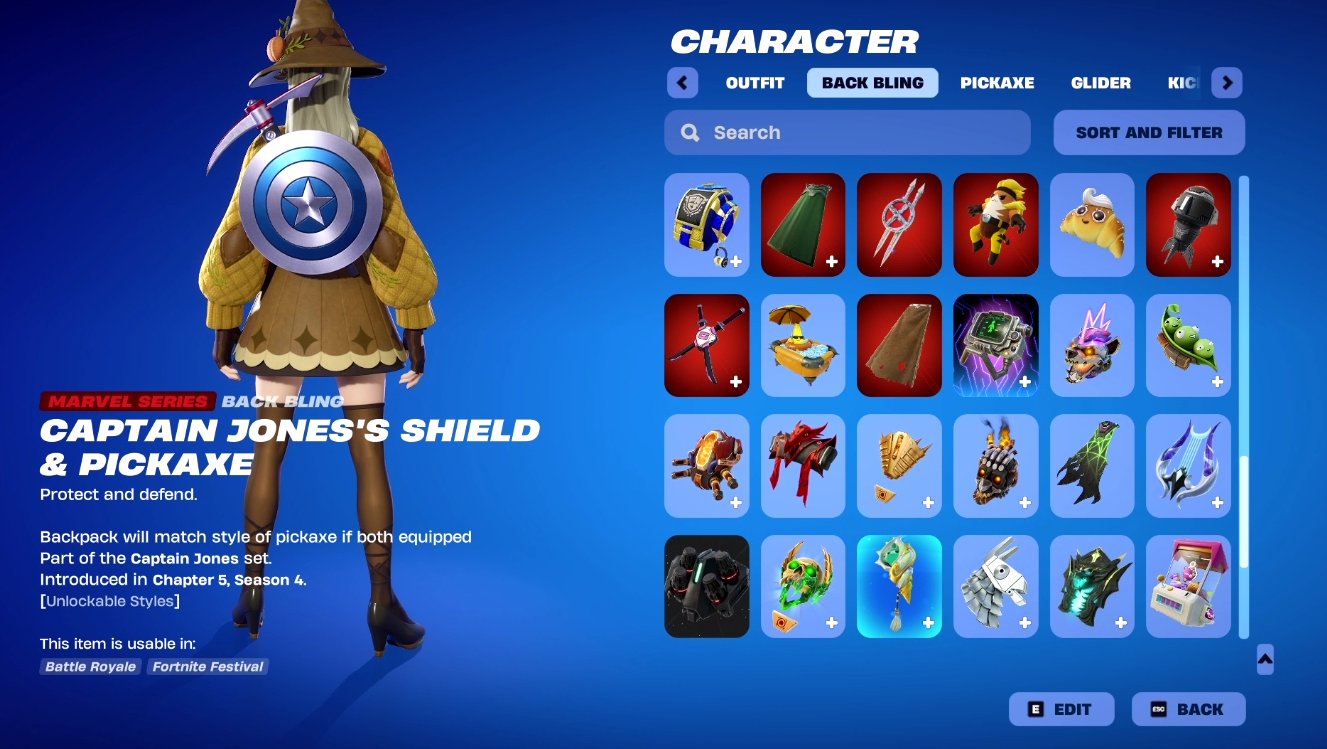Click the left arrow to see previous tabs
Viewport: 1327px width, 749px height.
click(682, 83)
